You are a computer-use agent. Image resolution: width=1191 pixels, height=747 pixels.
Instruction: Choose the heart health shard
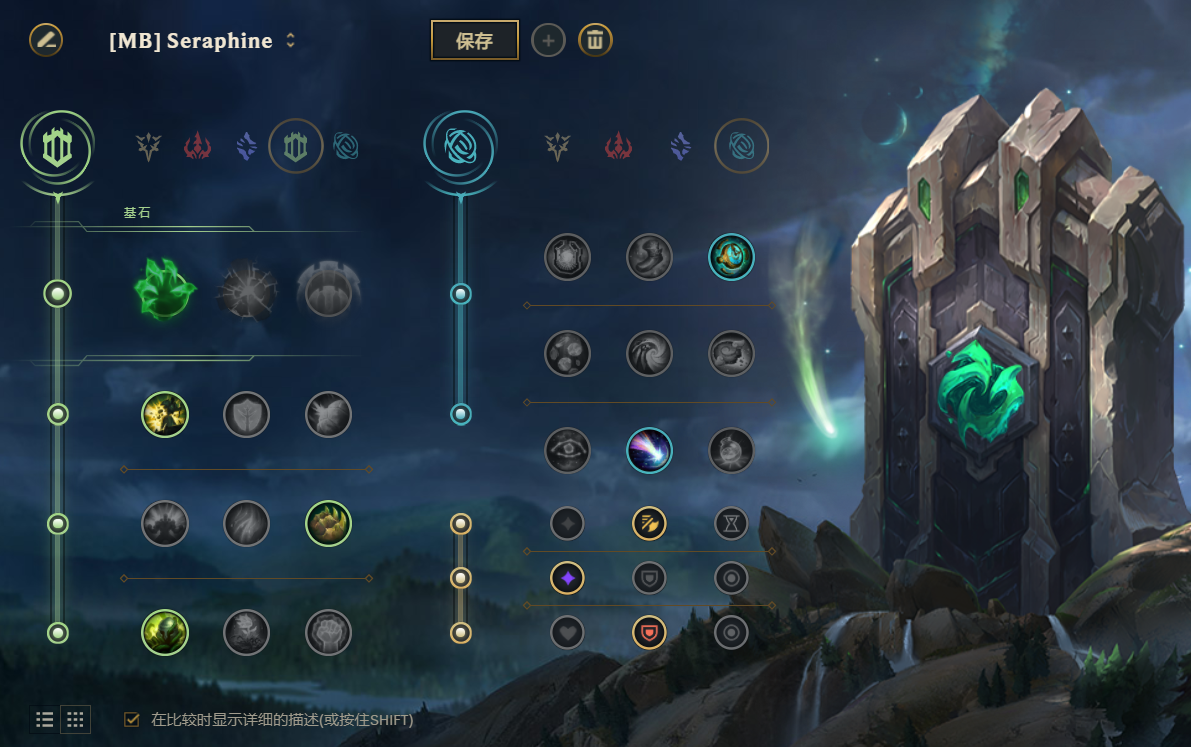[567, 632]
